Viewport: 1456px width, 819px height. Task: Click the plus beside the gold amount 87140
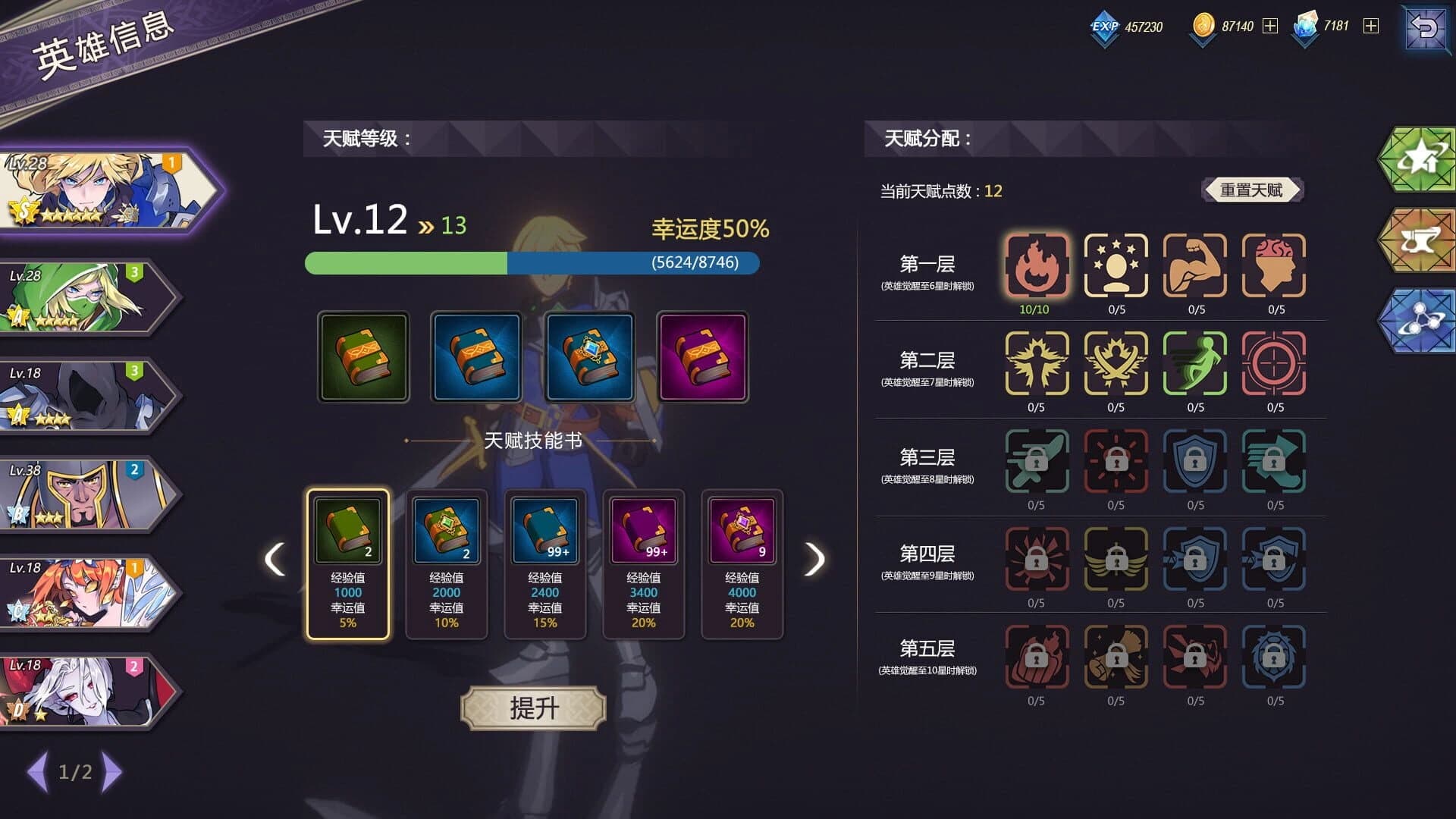point(1271,26)
